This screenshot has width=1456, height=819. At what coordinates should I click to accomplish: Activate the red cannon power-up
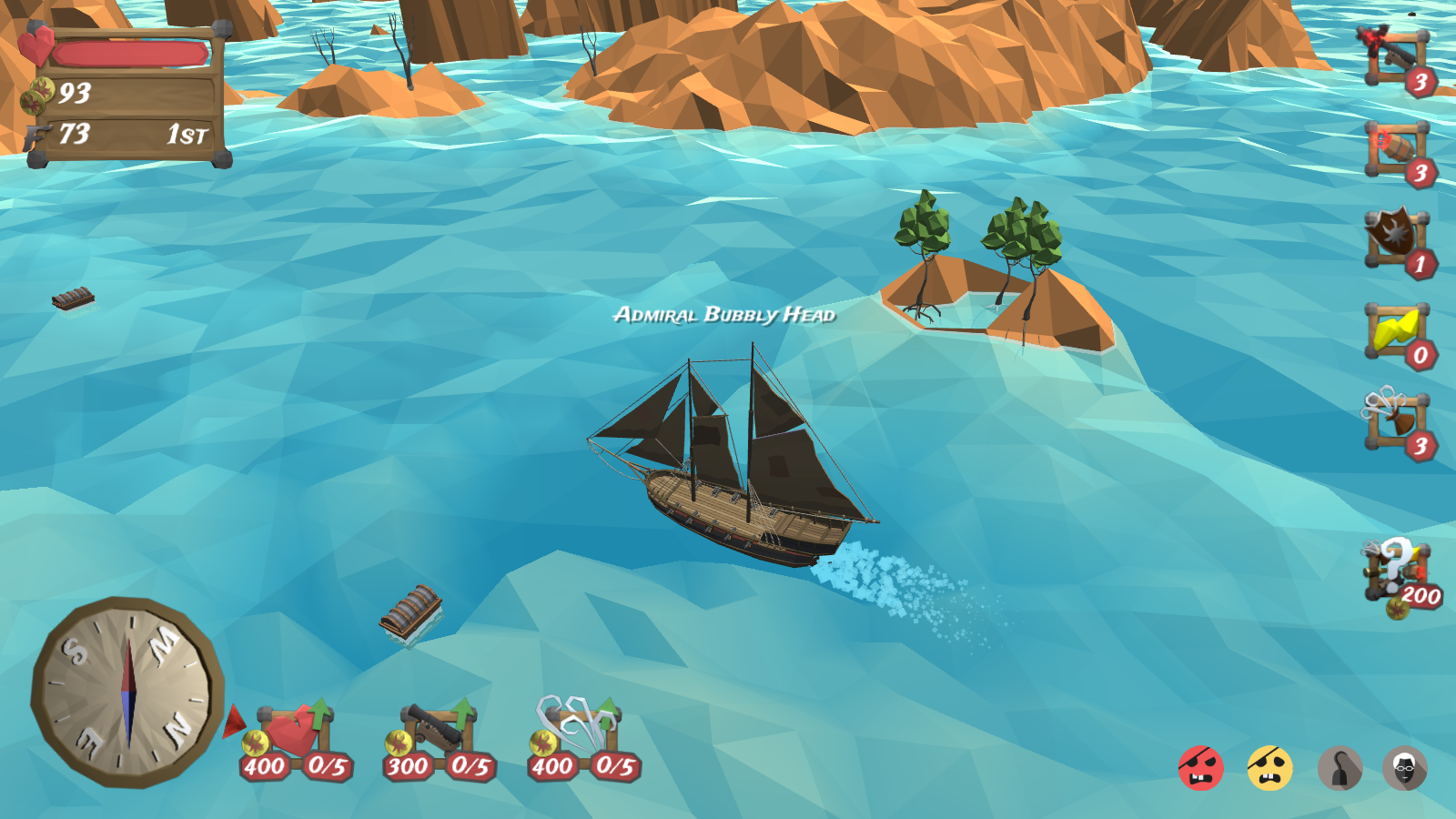[1396, 59]
